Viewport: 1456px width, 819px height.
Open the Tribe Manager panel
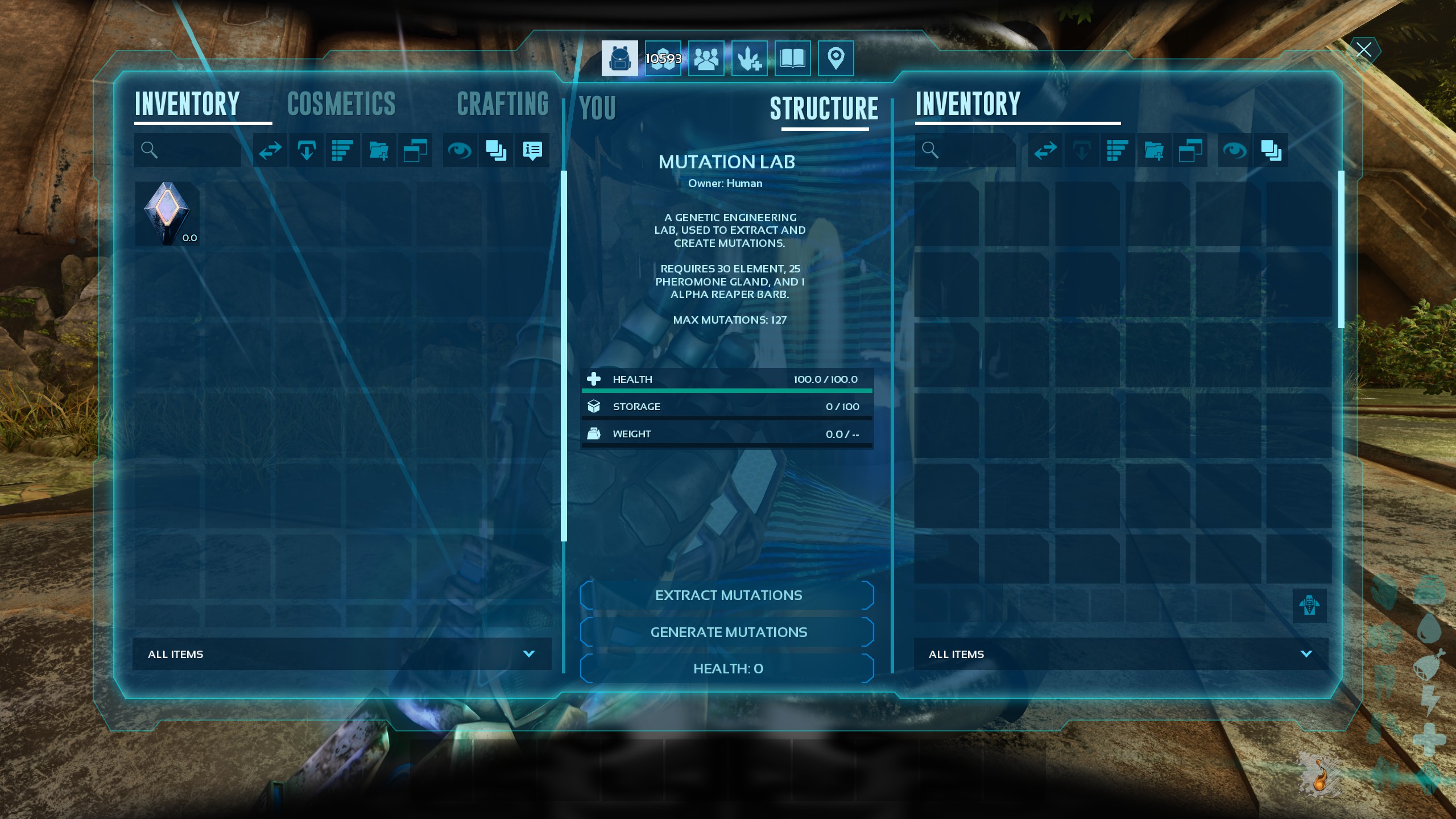[x=705, y=57]
